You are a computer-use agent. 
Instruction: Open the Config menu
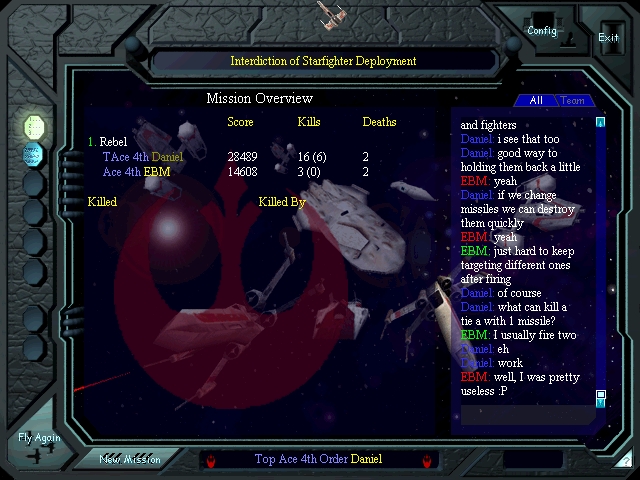click(542, 30)
